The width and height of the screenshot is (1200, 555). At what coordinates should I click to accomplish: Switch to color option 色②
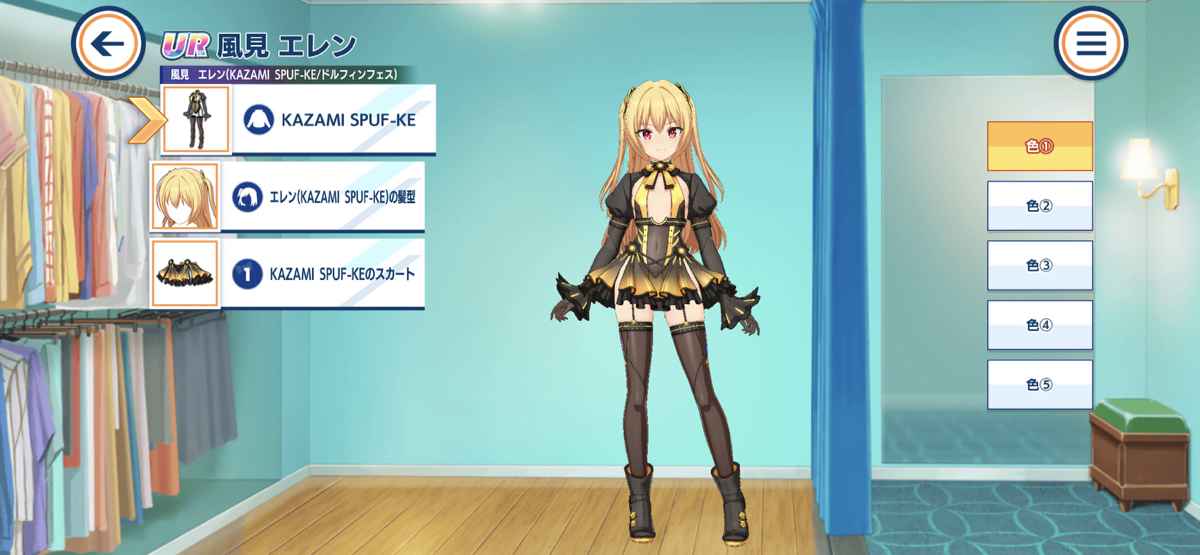(x=1040, y=206)
